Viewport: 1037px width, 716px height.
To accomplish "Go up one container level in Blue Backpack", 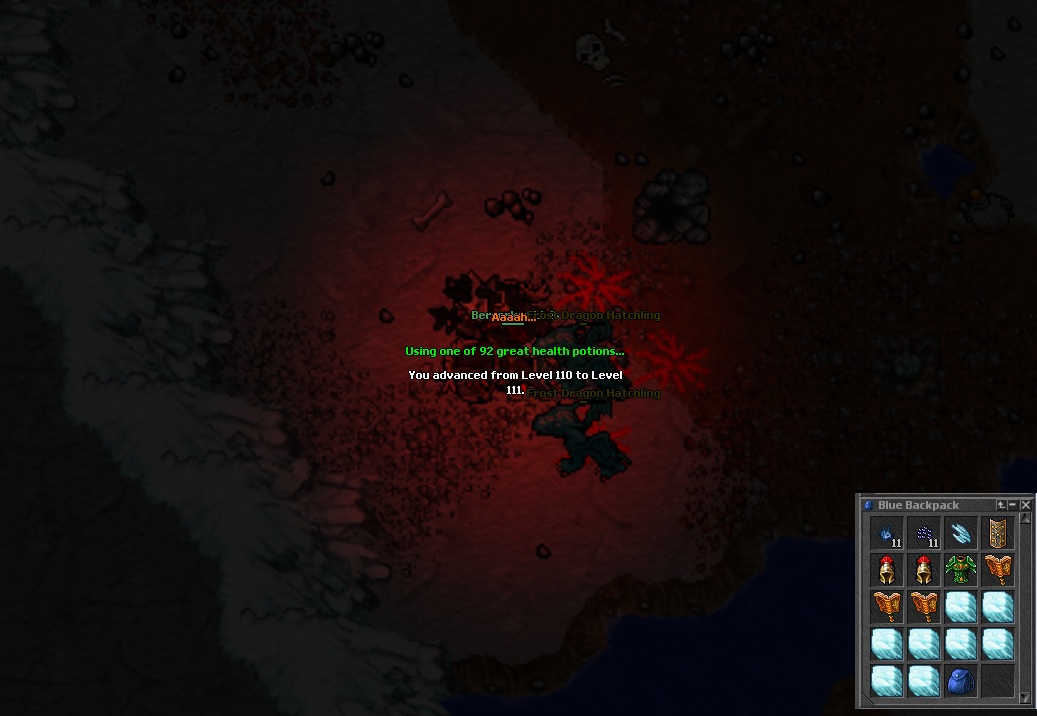I will point(1001,506).
